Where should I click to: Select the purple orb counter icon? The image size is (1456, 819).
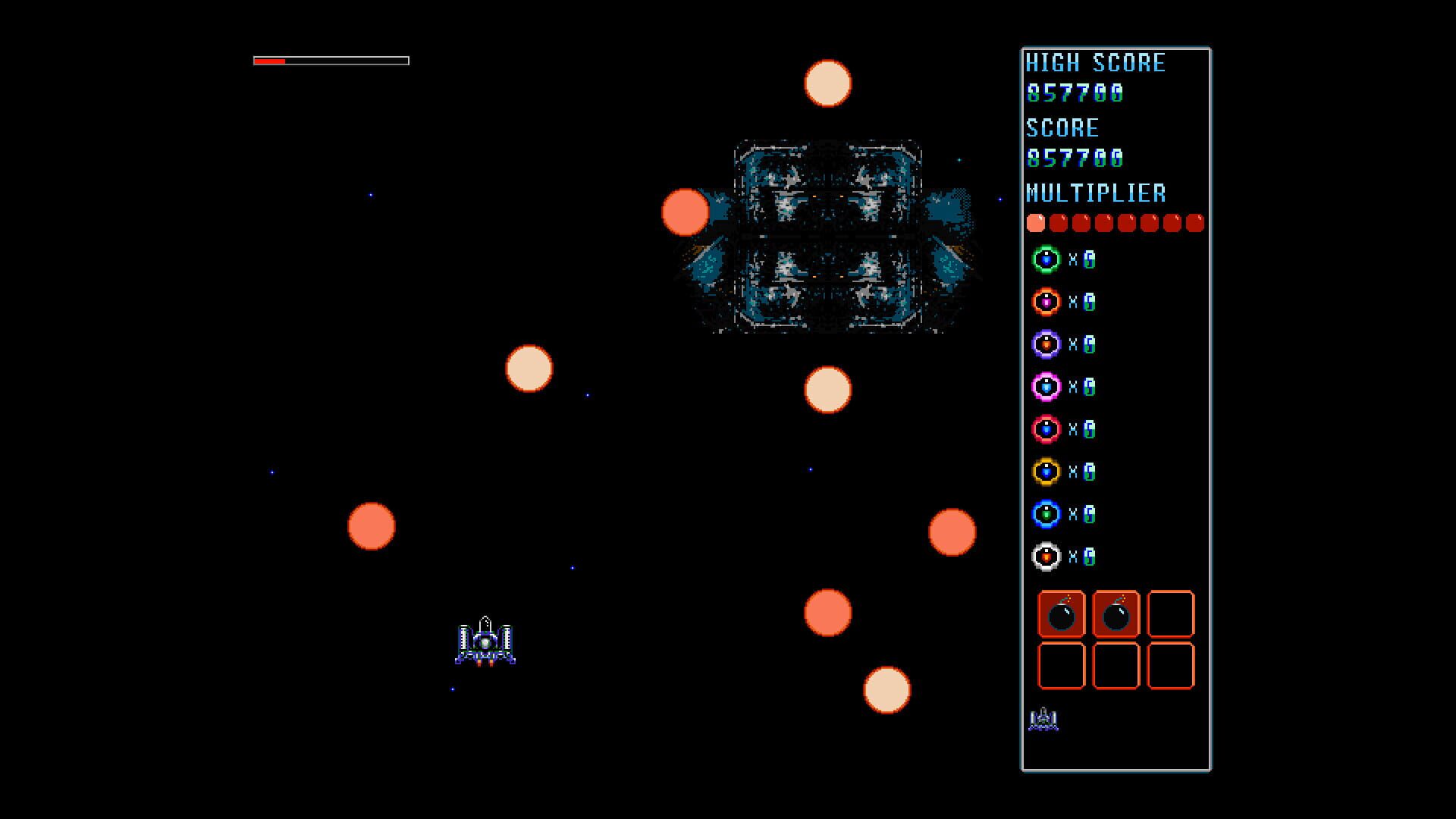[1045, 344]
